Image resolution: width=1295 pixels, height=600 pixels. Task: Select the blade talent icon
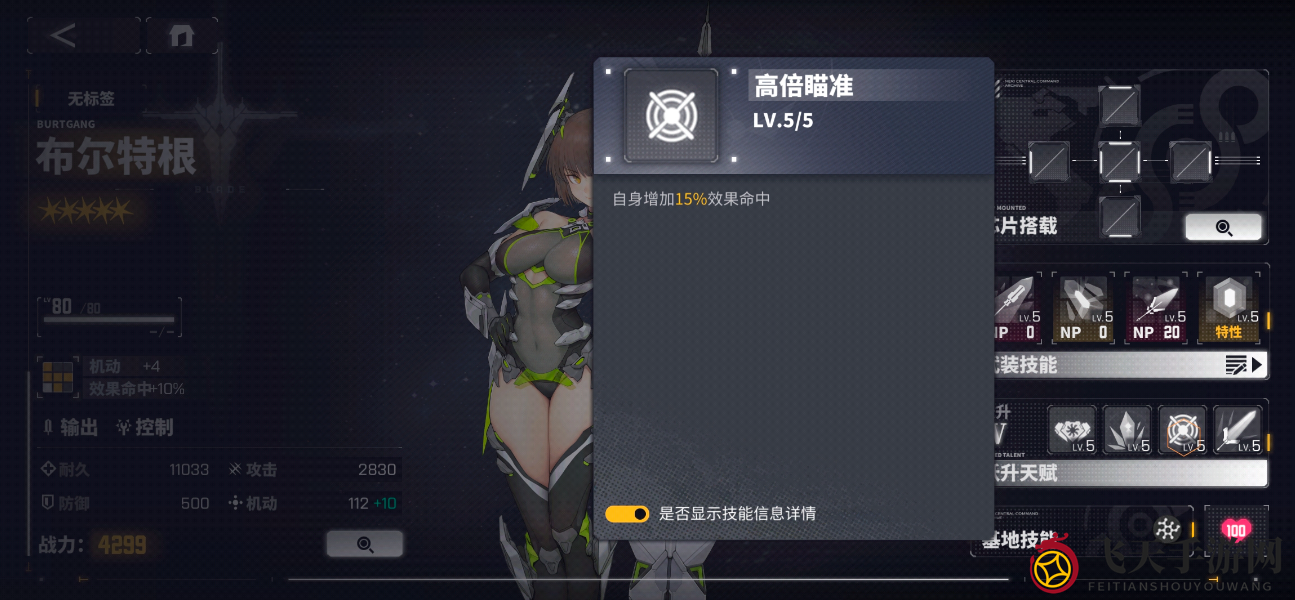pos(1237,430)
